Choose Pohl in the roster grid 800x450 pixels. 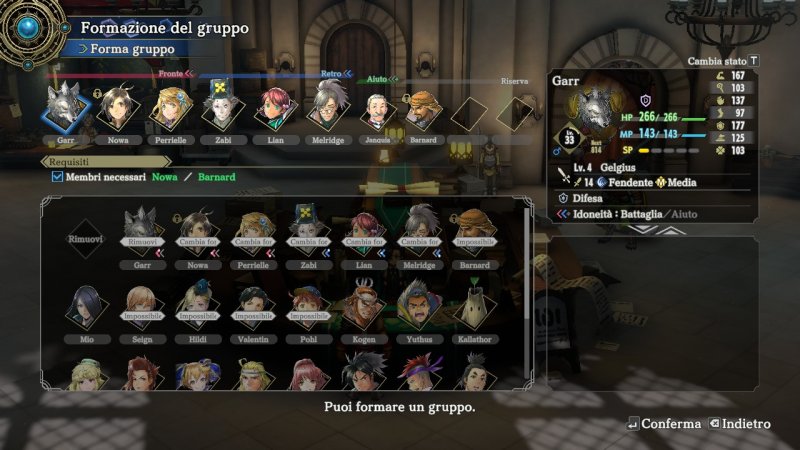pos(306,308)
